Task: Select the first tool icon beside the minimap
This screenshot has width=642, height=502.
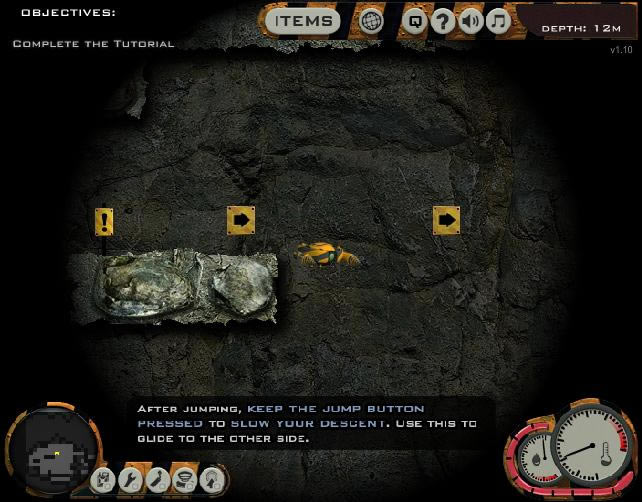Action: (x=103, y=480)
